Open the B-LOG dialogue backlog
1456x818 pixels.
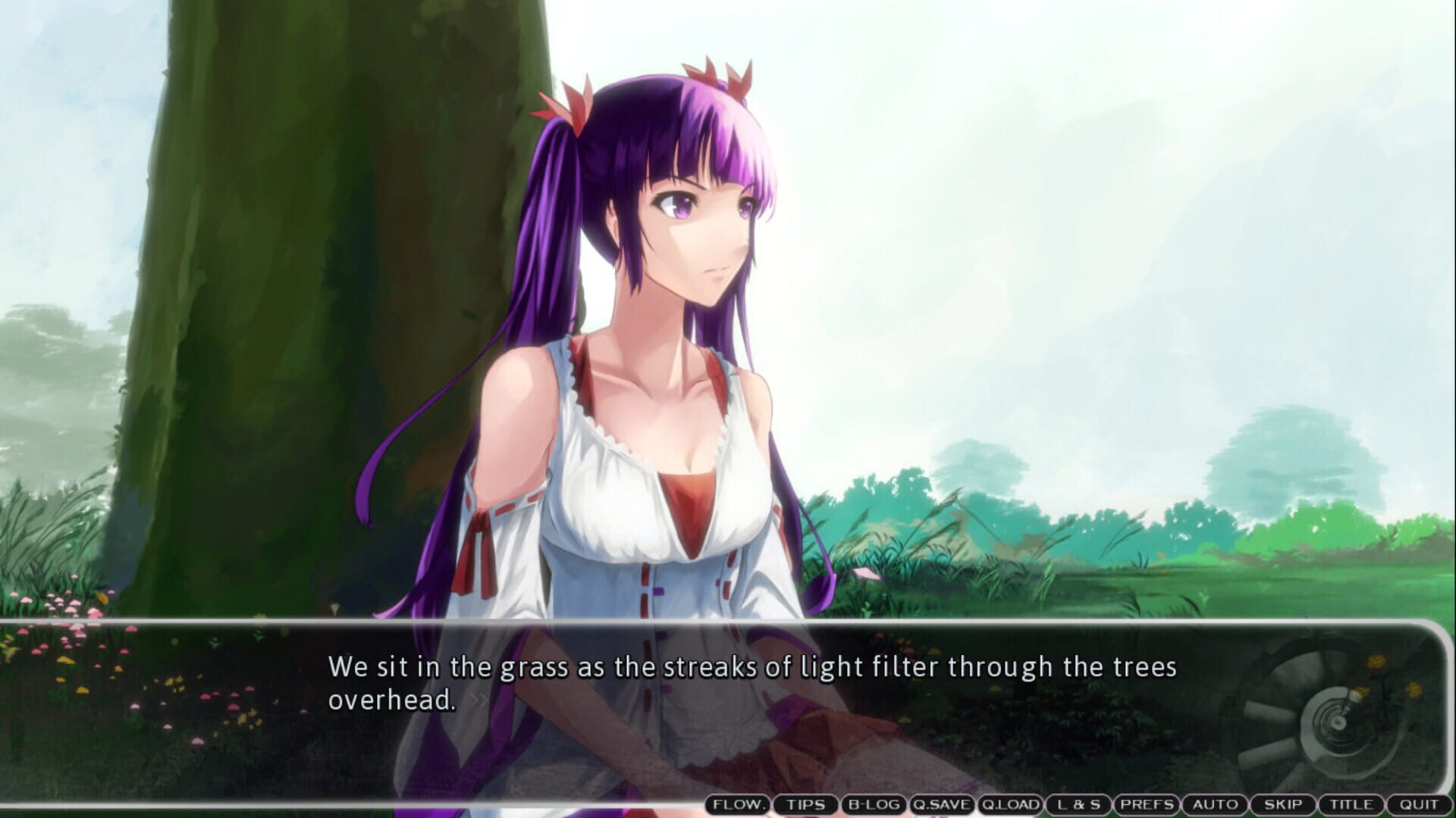point(874,805)
